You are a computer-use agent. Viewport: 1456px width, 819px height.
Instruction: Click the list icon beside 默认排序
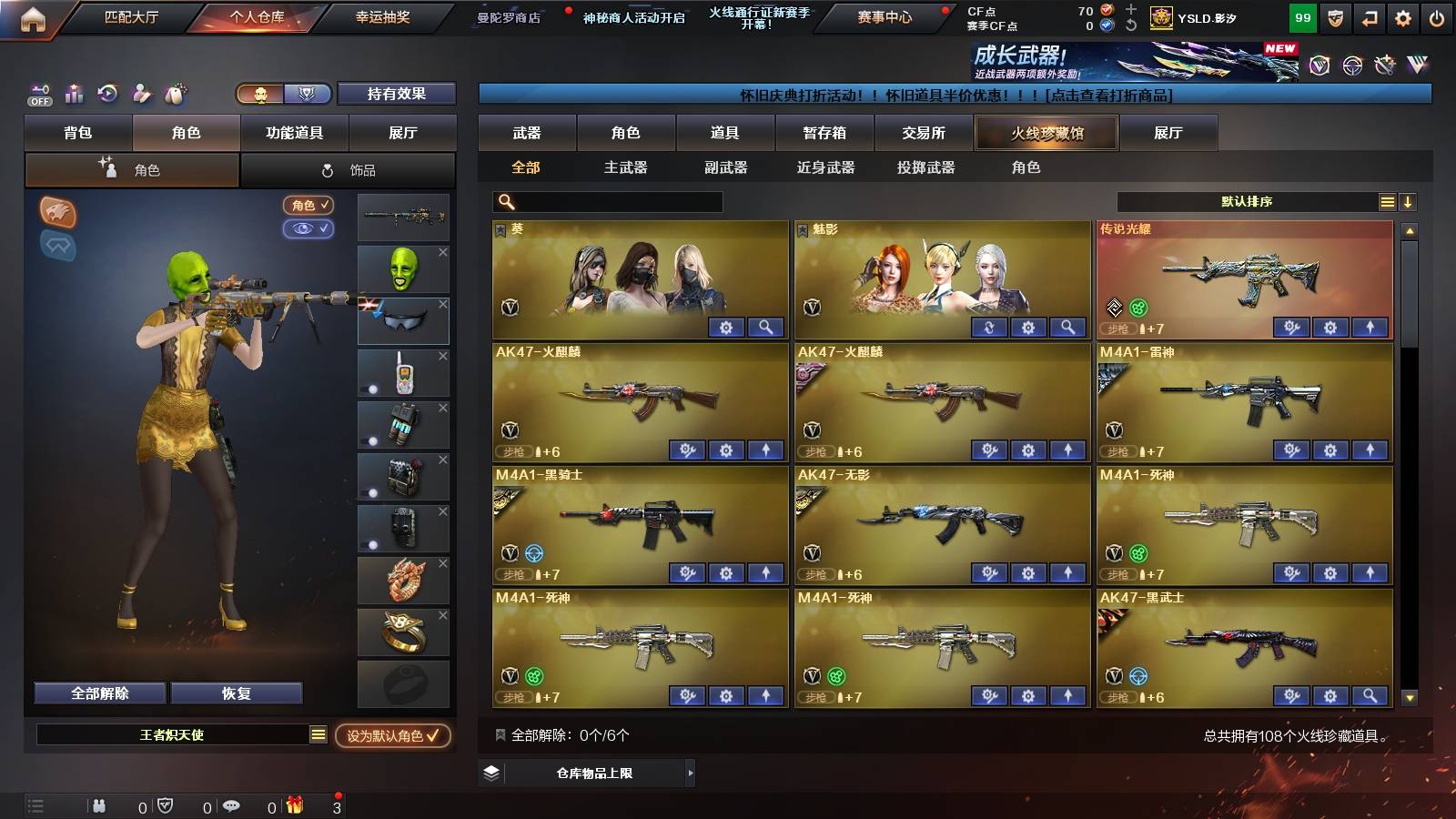tap(1387, 201)
